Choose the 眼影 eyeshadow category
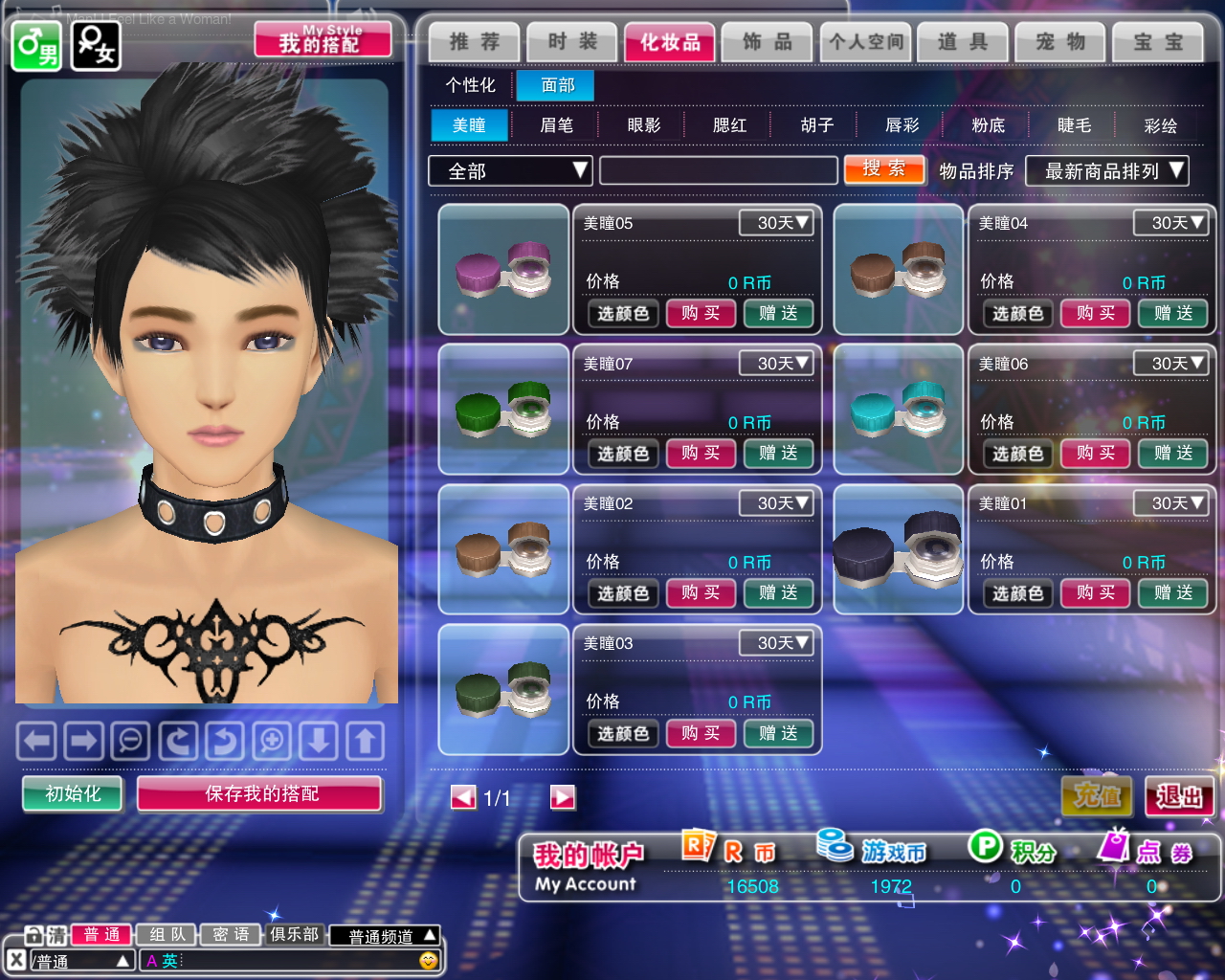 (643, 125)
